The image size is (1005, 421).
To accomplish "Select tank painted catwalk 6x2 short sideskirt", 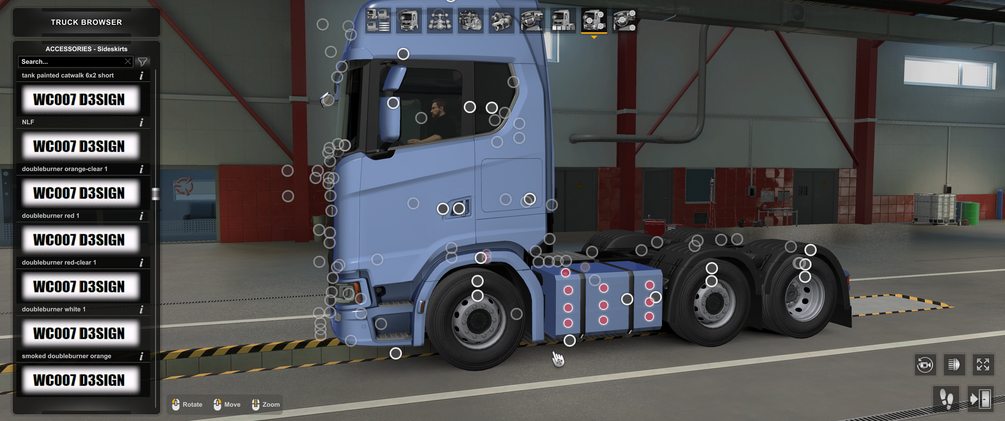I will (79, 99).
